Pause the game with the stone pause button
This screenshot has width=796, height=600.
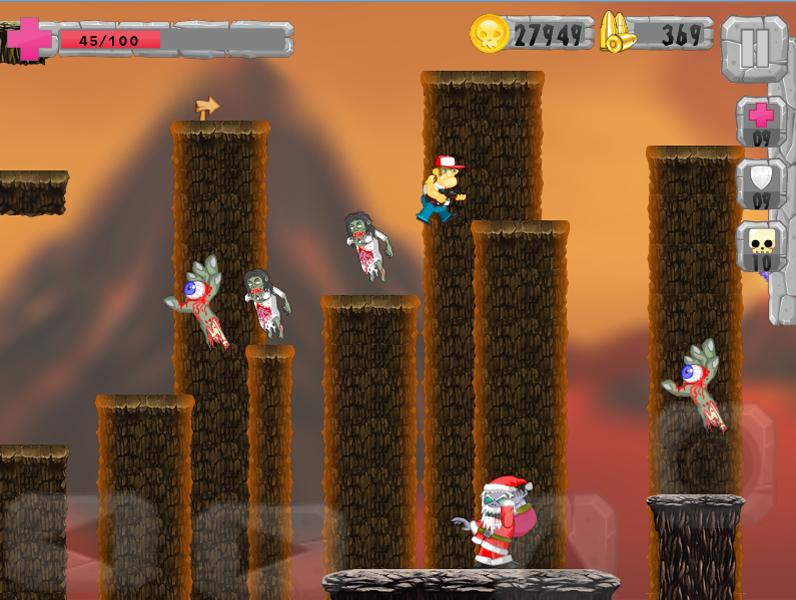pos(756,48)
